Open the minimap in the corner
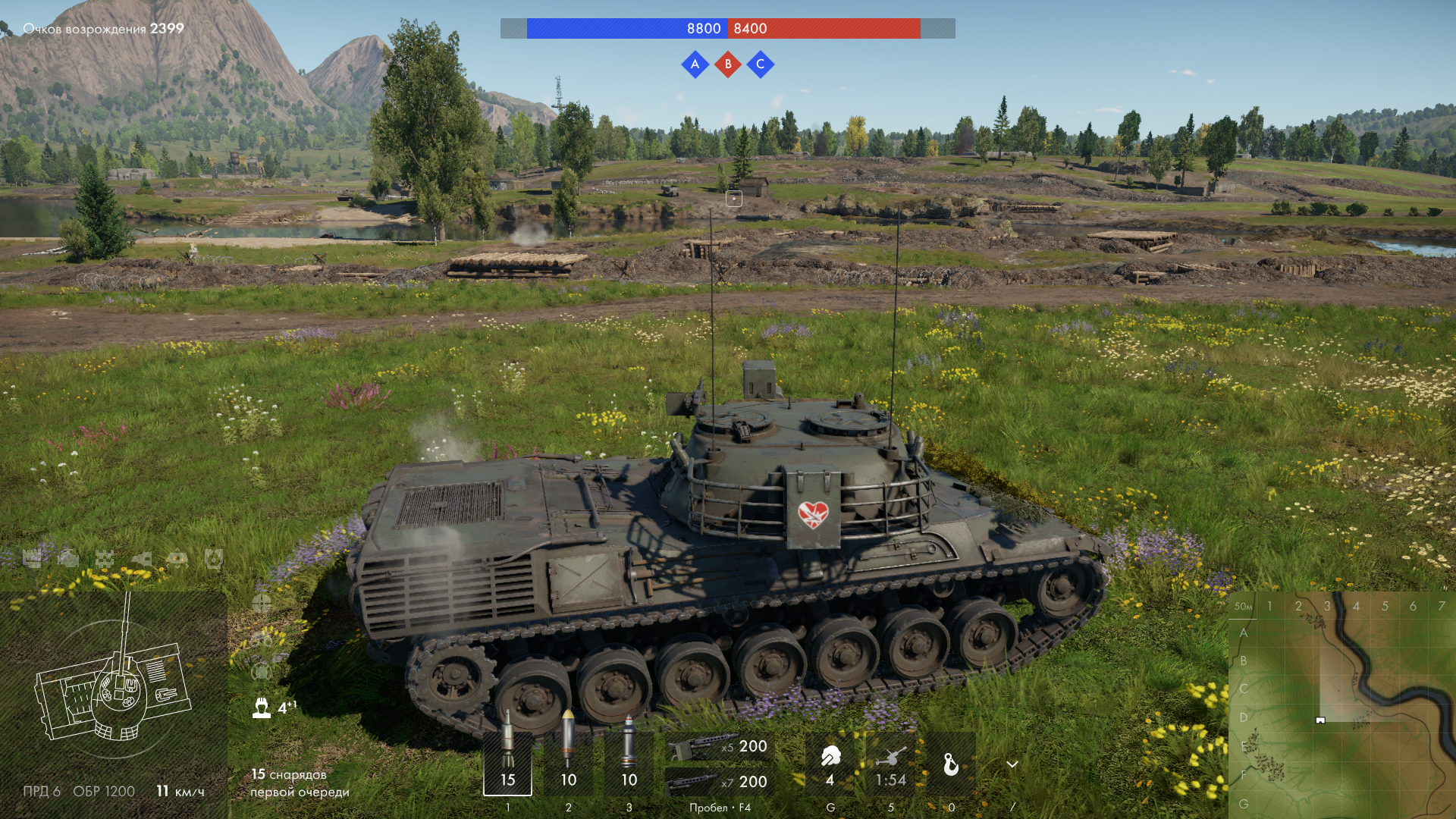Screen dimensions: 1456x819 pos(1341,705)
